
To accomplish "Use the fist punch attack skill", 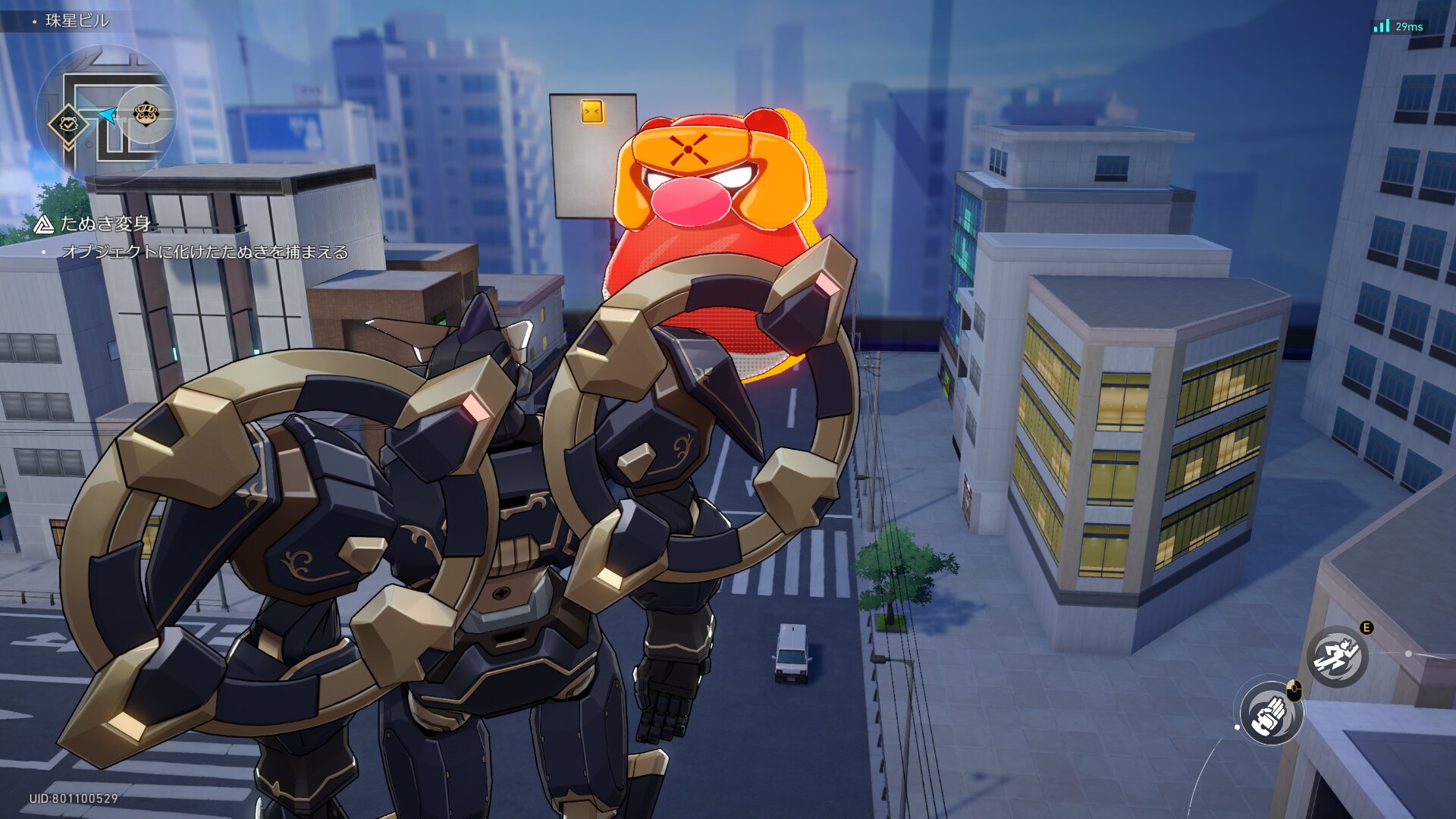I will coord(1272,714).
